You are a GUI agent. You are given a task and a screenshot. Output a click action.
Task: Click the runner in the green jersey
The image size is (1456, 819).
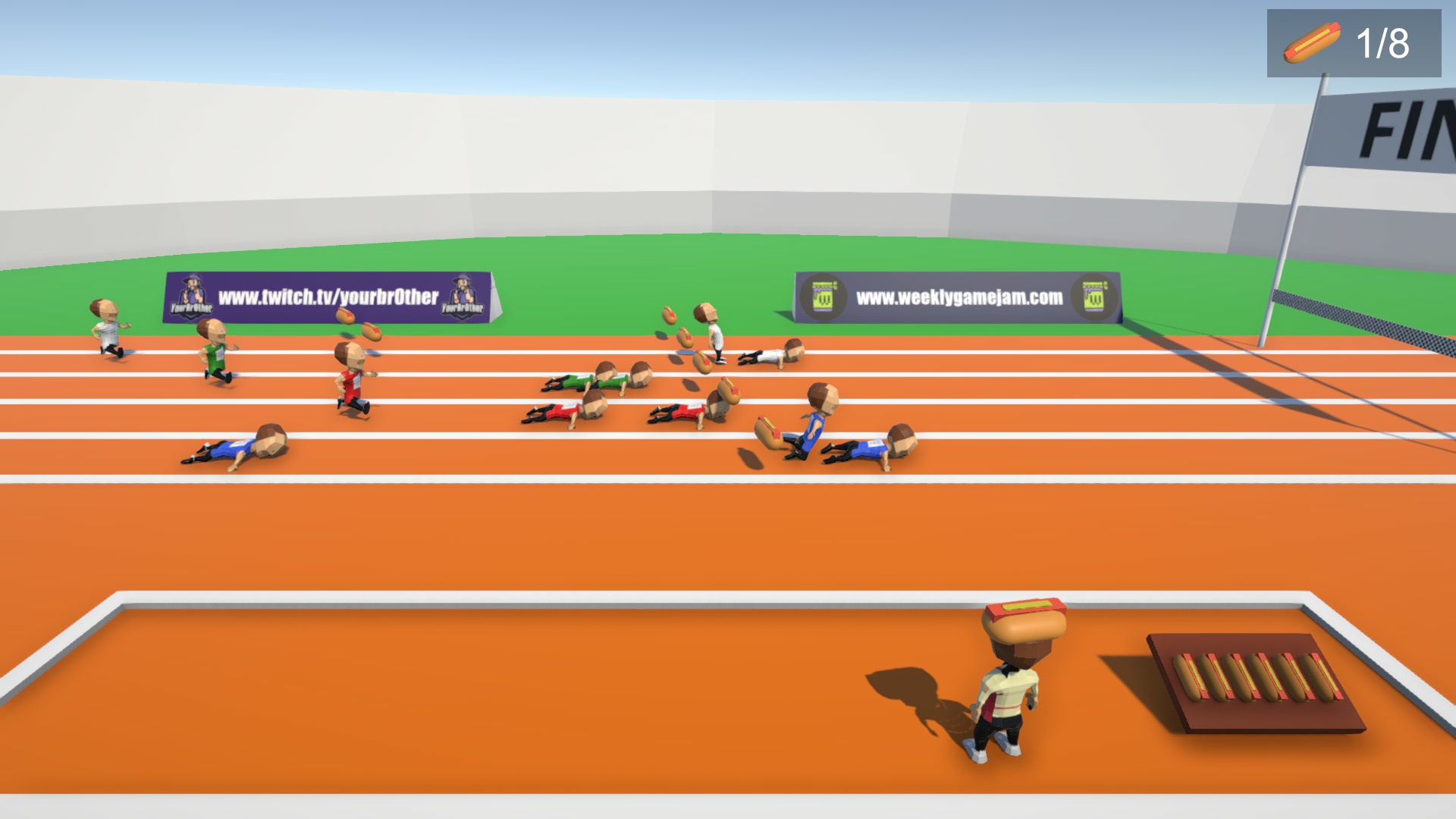coord(215,350)
